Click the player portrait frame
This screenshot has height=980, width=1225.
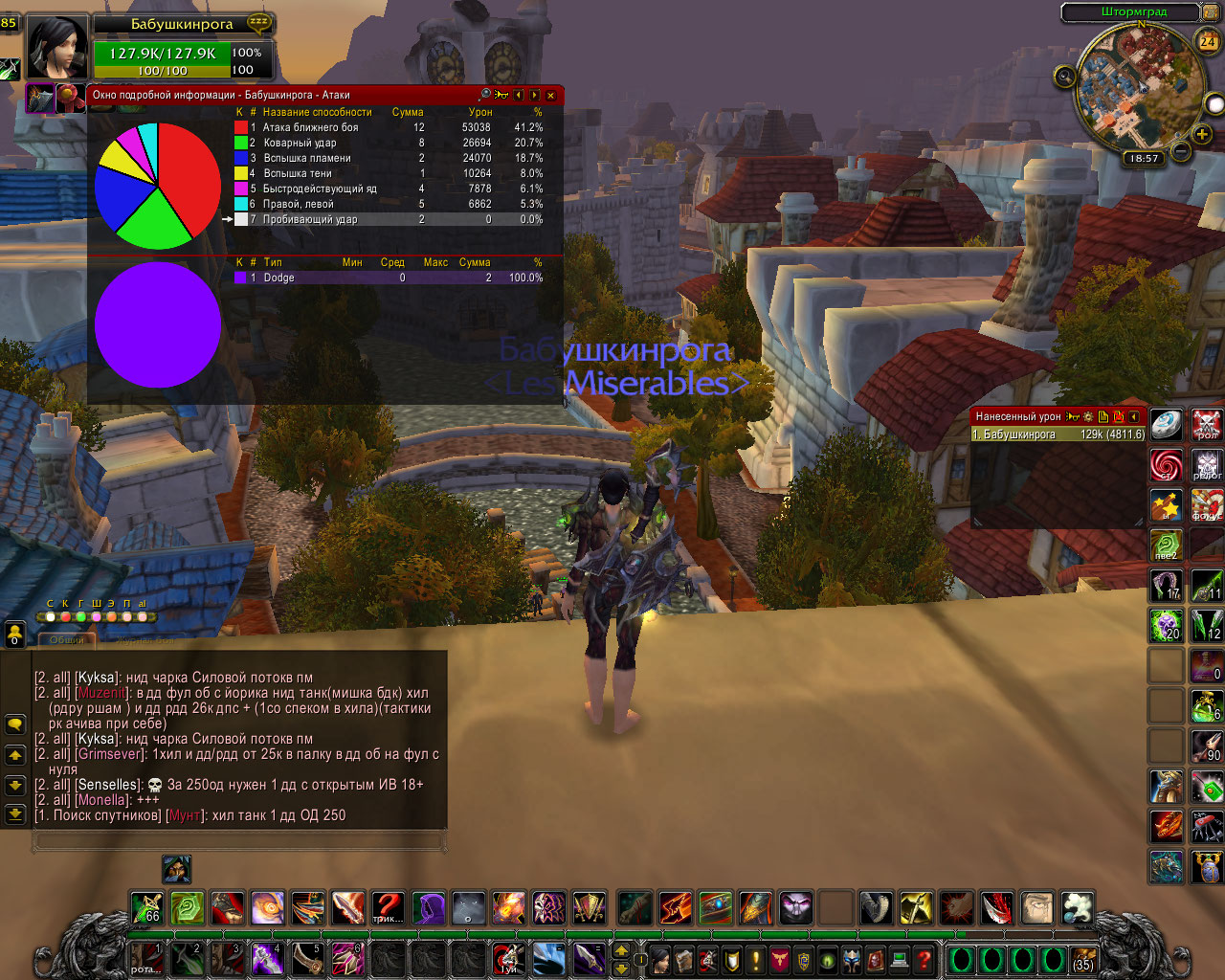click(57, 48)
